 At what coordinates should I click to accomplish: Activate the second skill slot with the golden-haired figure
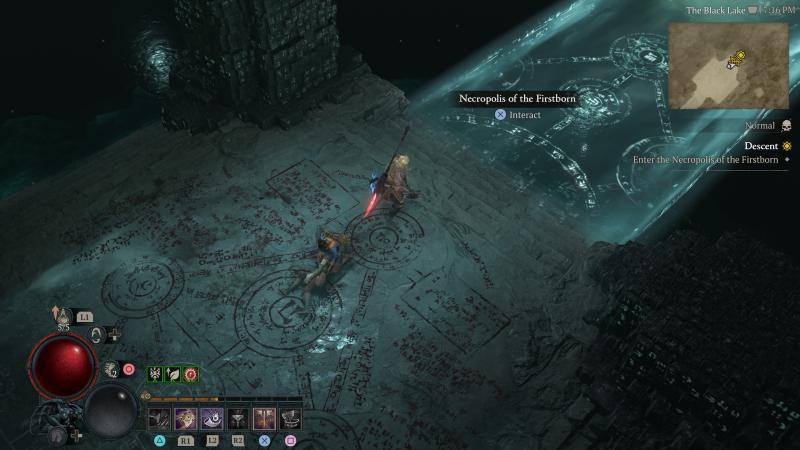coord(186,418)
